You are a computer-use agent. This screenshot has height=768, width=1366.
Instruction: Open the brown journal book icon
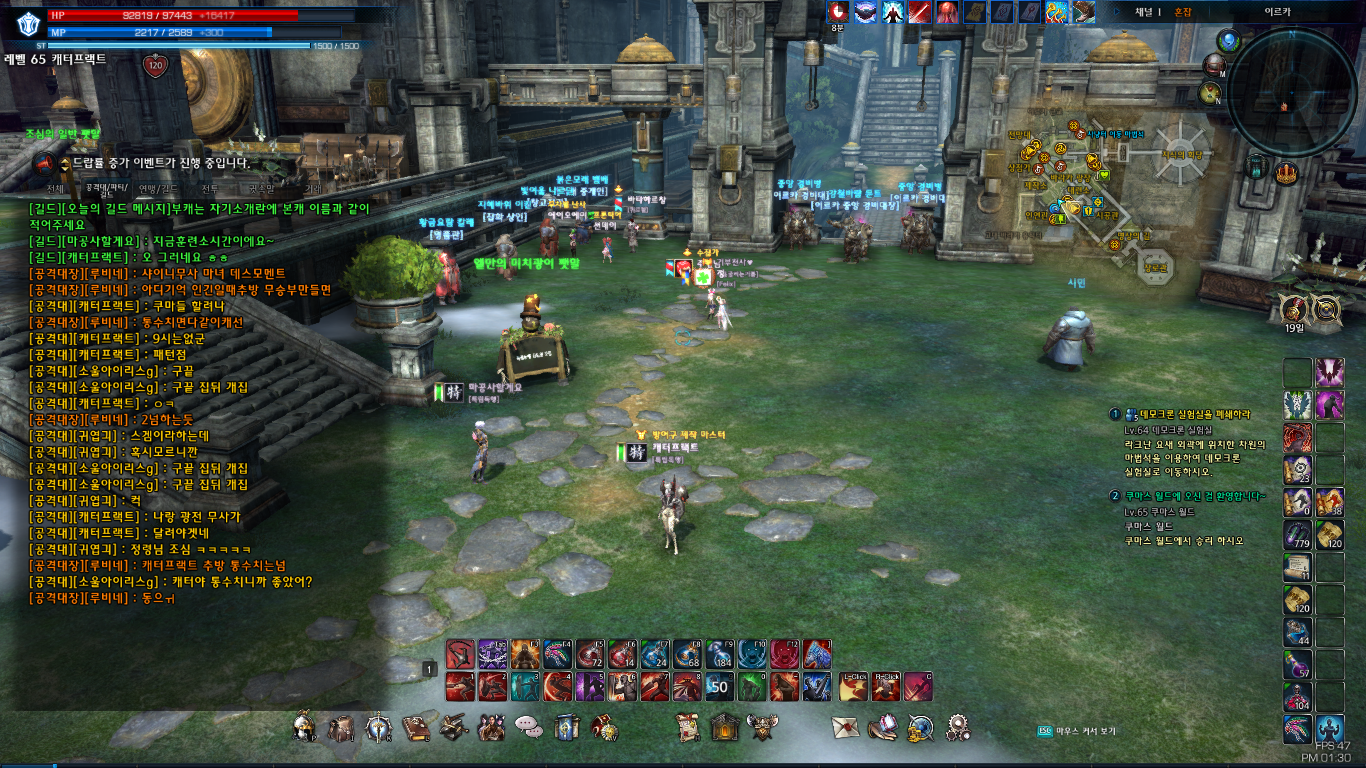pyautogui.click(x=415, y=728)
